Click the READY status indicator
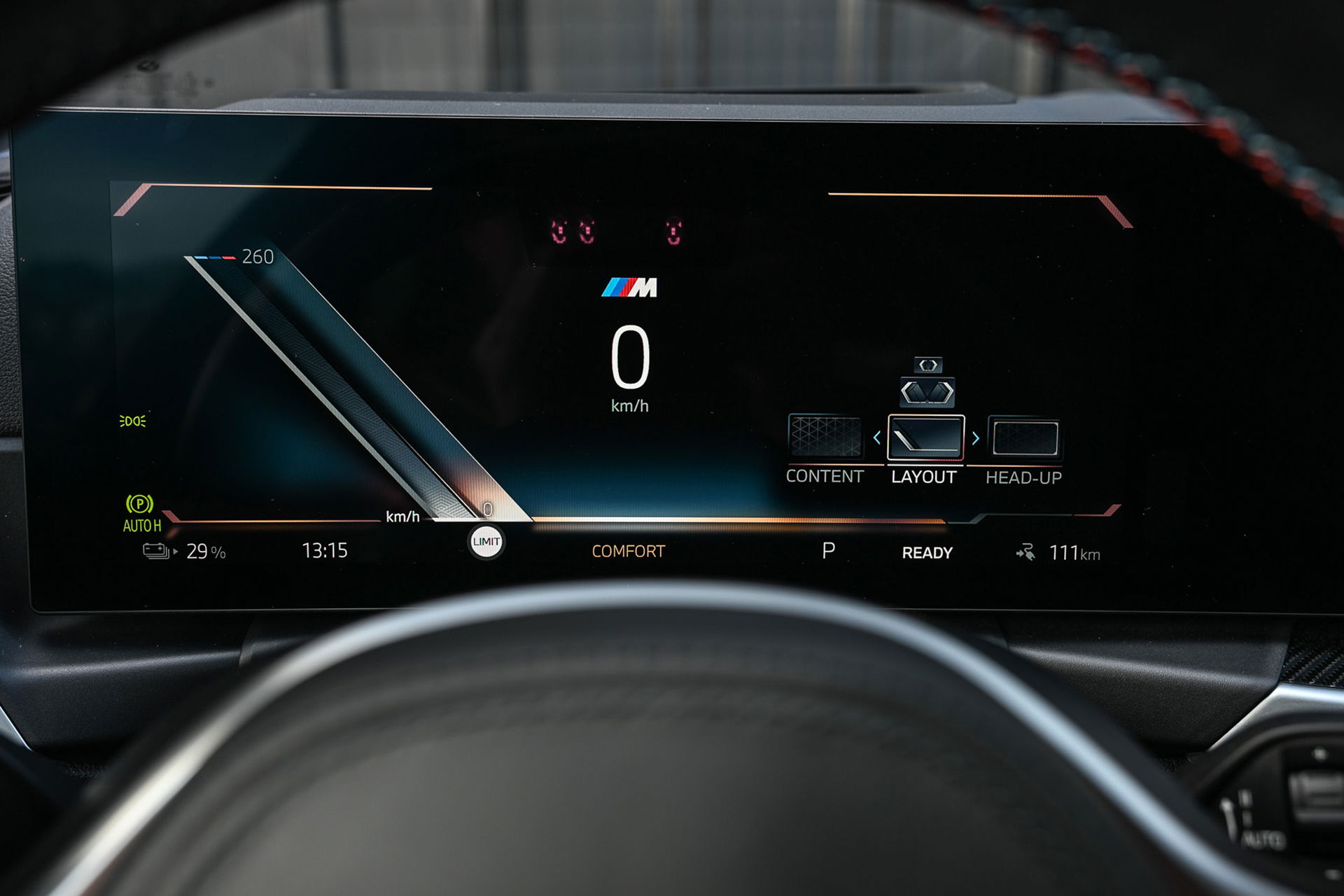This screenshot has height=896, width=1344. 925,552
